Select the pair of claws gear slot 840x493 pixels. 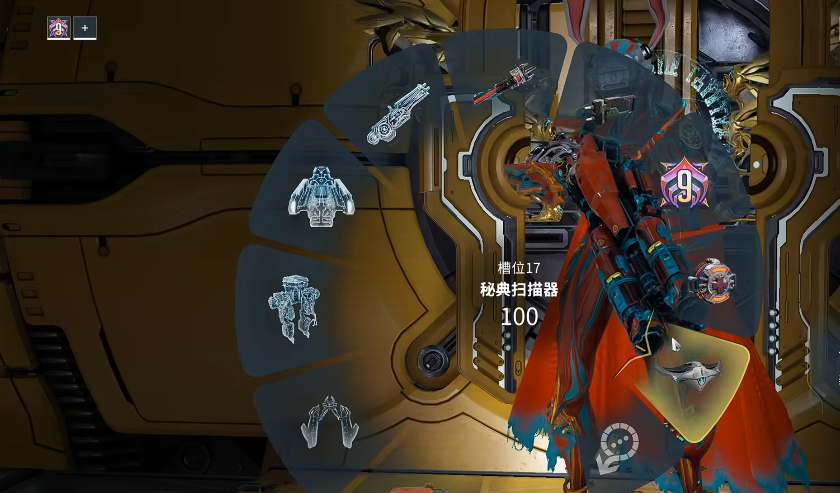click(x=330, y=422)
